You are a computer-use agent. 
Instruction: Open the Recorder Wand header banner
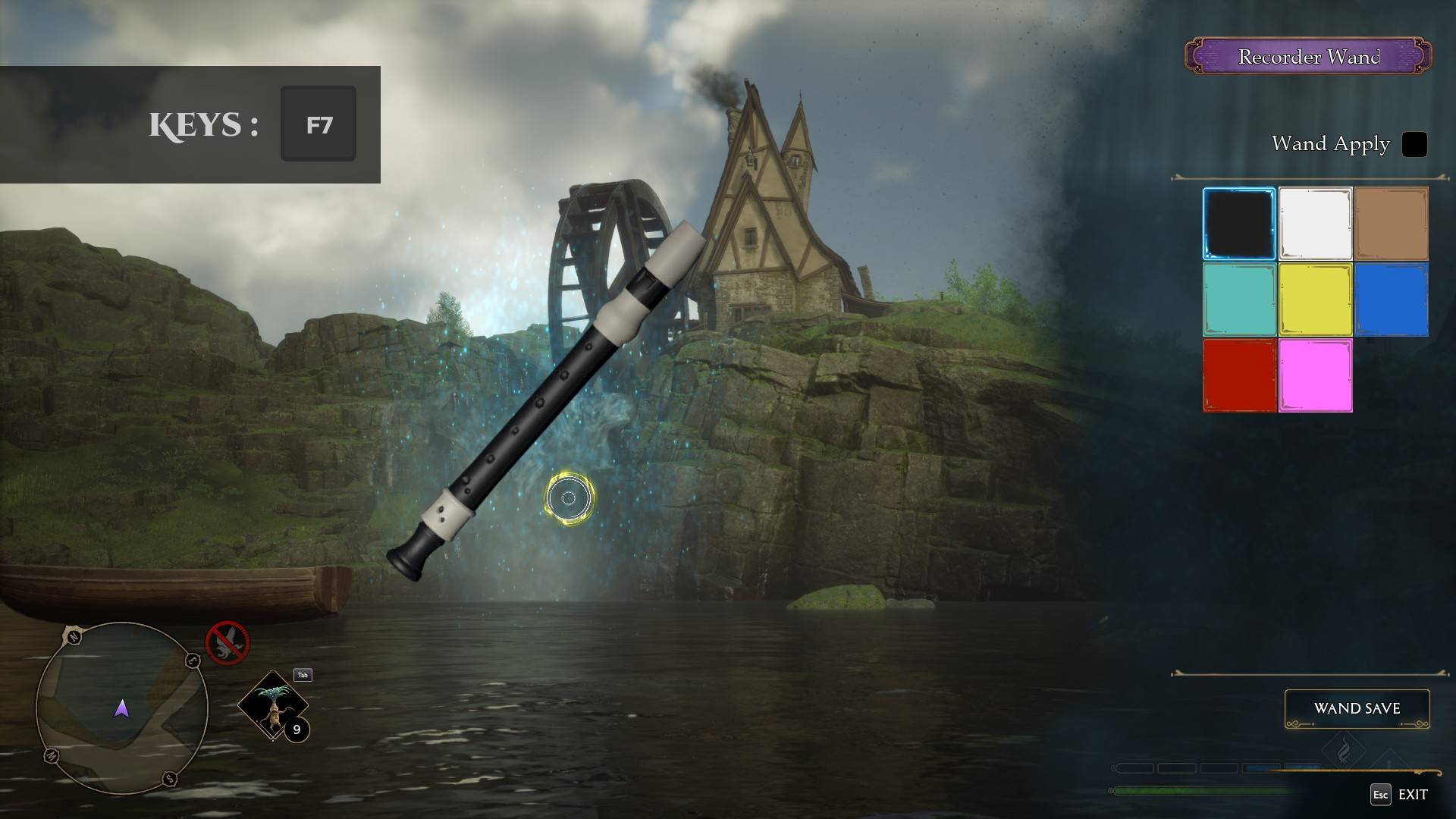coord(1308,55)
